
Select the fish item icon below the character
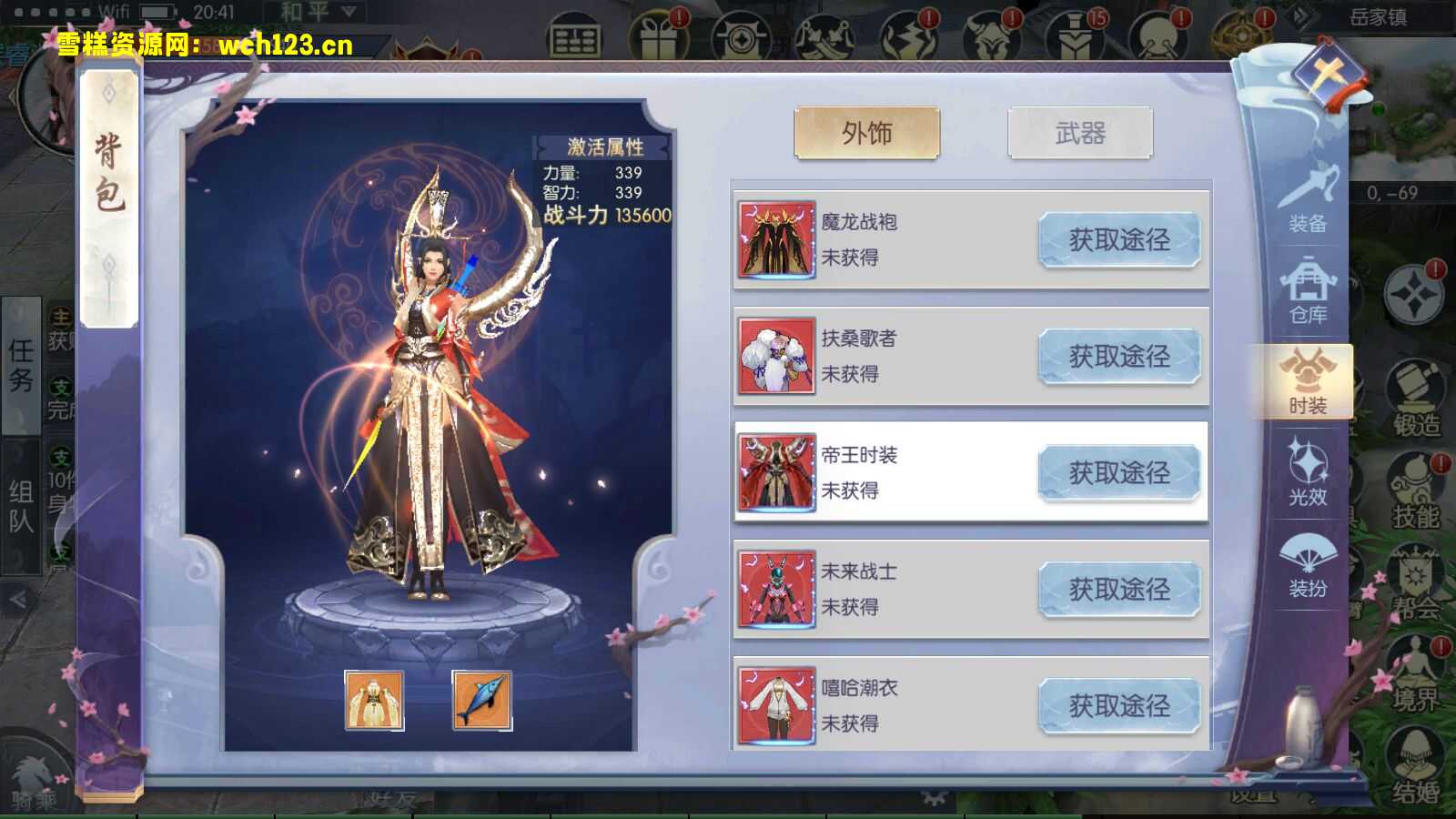coord(482,701)
